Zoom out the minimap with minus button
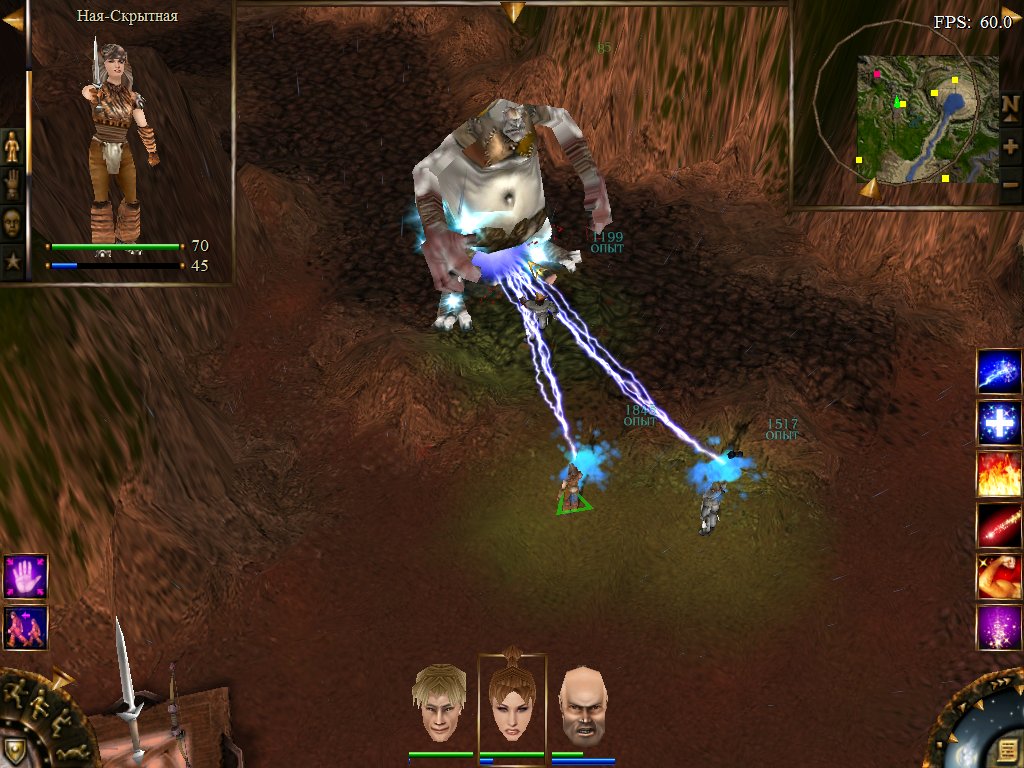The height and width of the screenshot is (768, 1024). (x=1010, y=185)
